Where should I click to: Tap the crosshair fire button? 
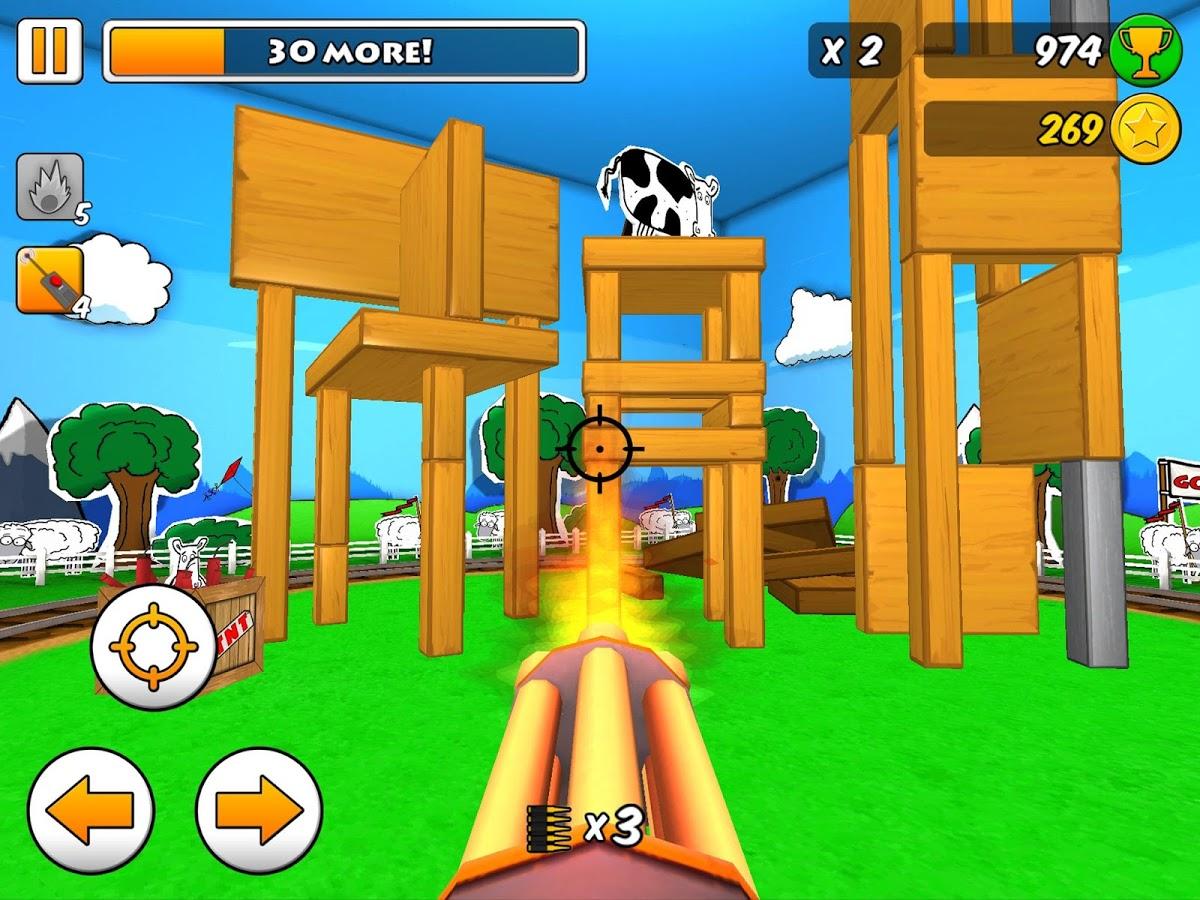click(153, 647)
